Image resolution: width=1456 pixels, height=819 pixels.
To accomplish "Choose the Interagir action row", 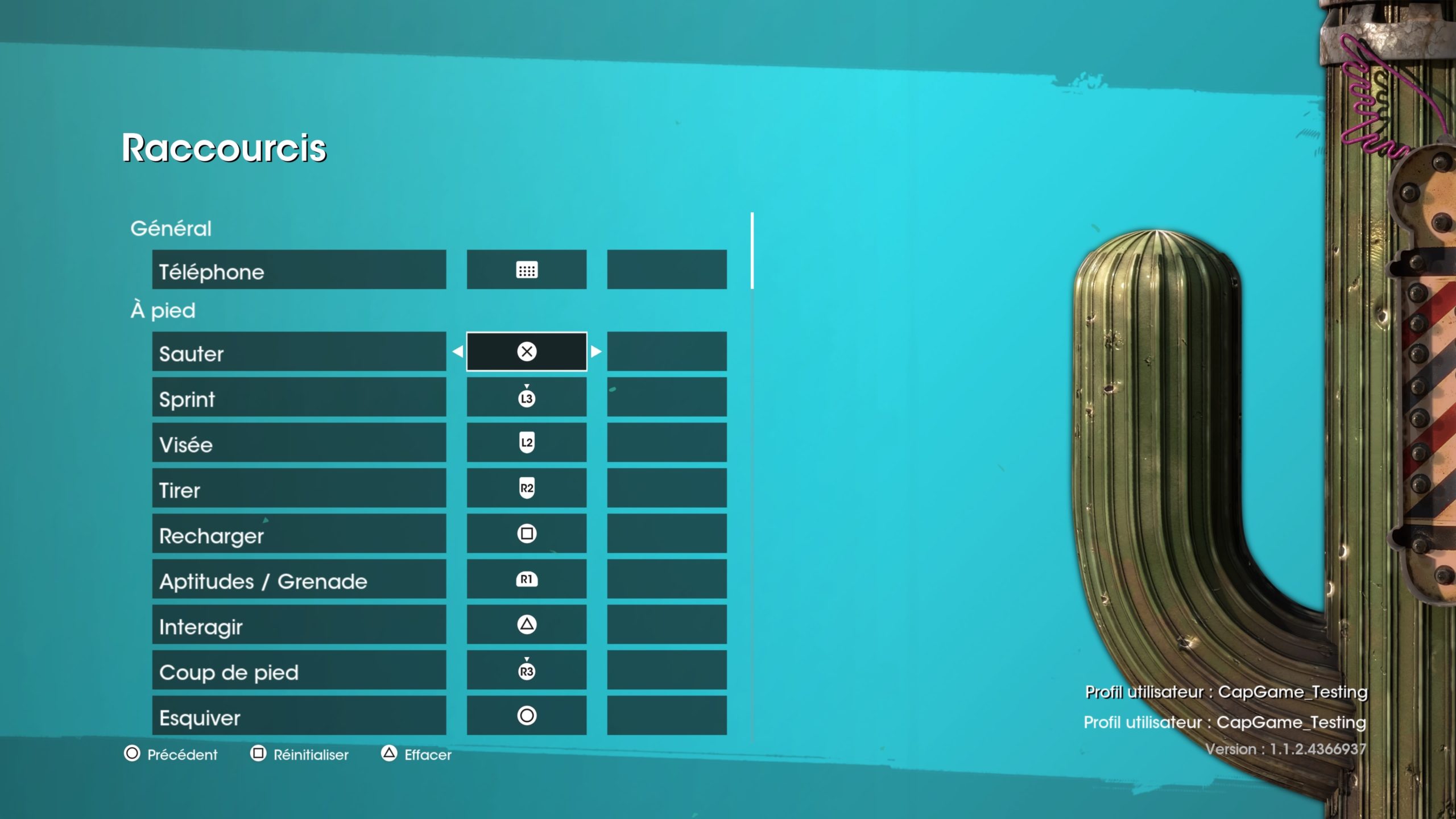I will tap(299, 624).
